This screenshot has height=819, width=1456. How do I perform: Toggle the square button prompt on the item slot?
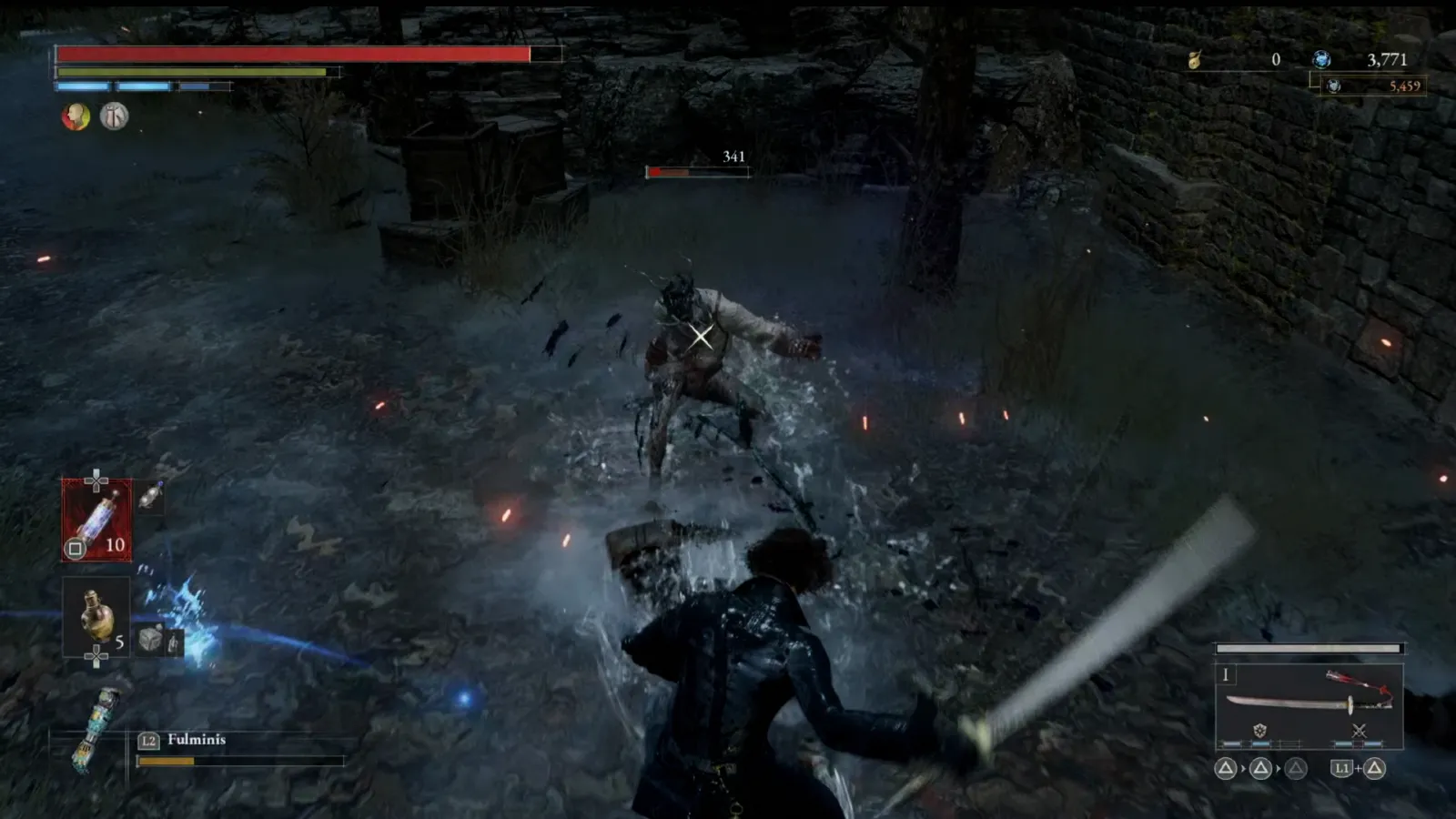(75, 547)
